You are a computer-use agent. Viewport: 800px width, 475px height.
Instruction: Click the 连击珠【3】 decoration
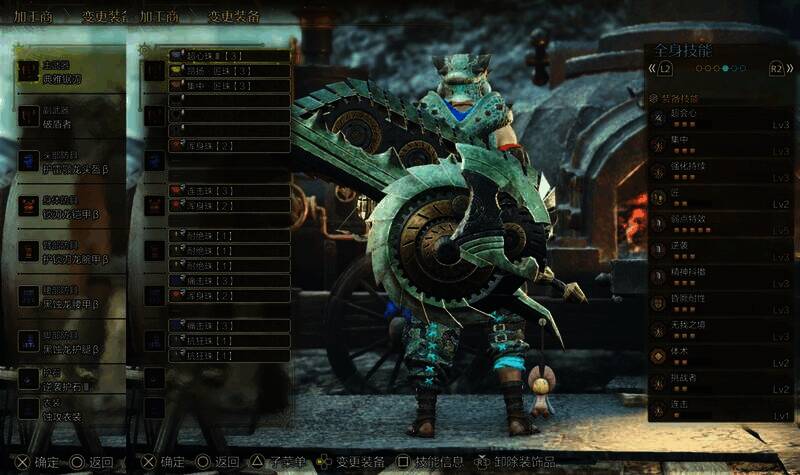[x=229, y=190]
